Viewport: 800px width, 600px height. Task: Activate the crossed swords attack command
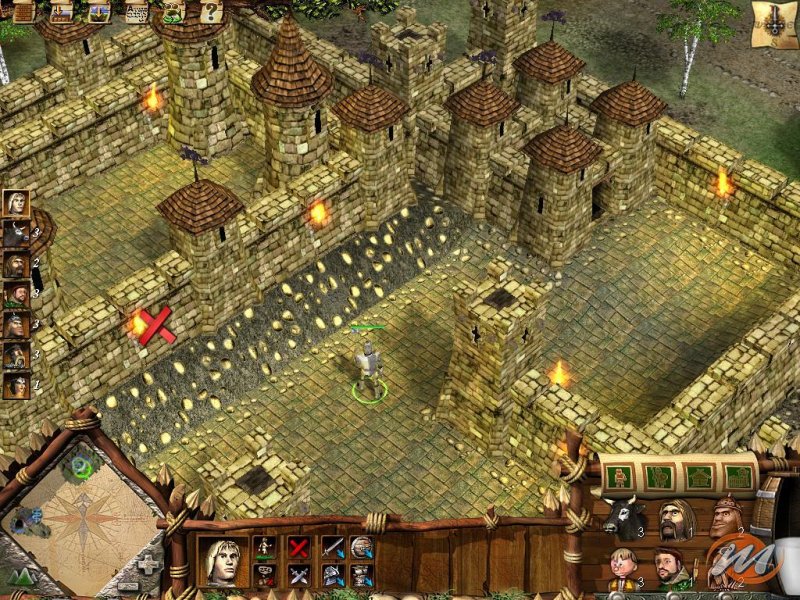pos(298,575)
